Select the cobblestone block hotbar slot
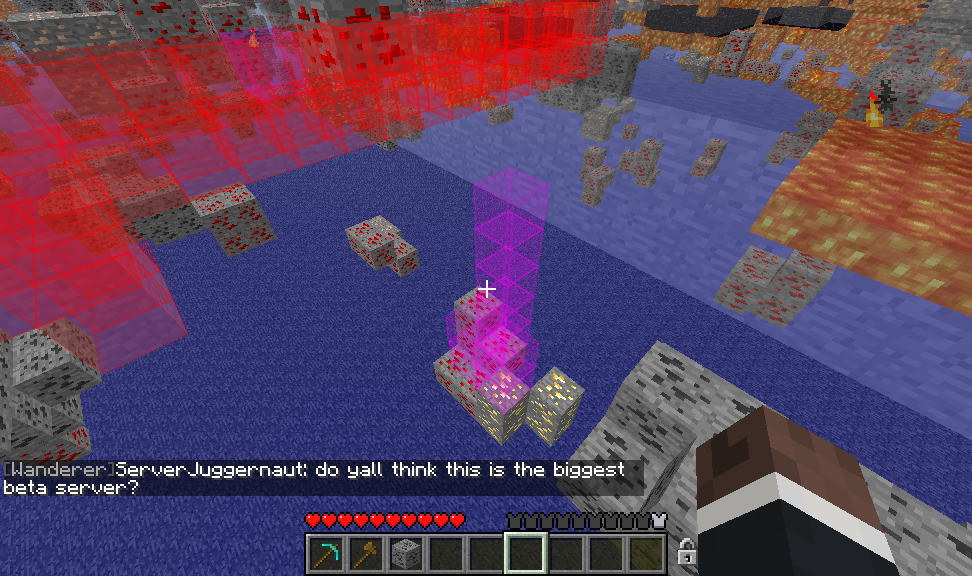972x576 pixels. point(406,552)
